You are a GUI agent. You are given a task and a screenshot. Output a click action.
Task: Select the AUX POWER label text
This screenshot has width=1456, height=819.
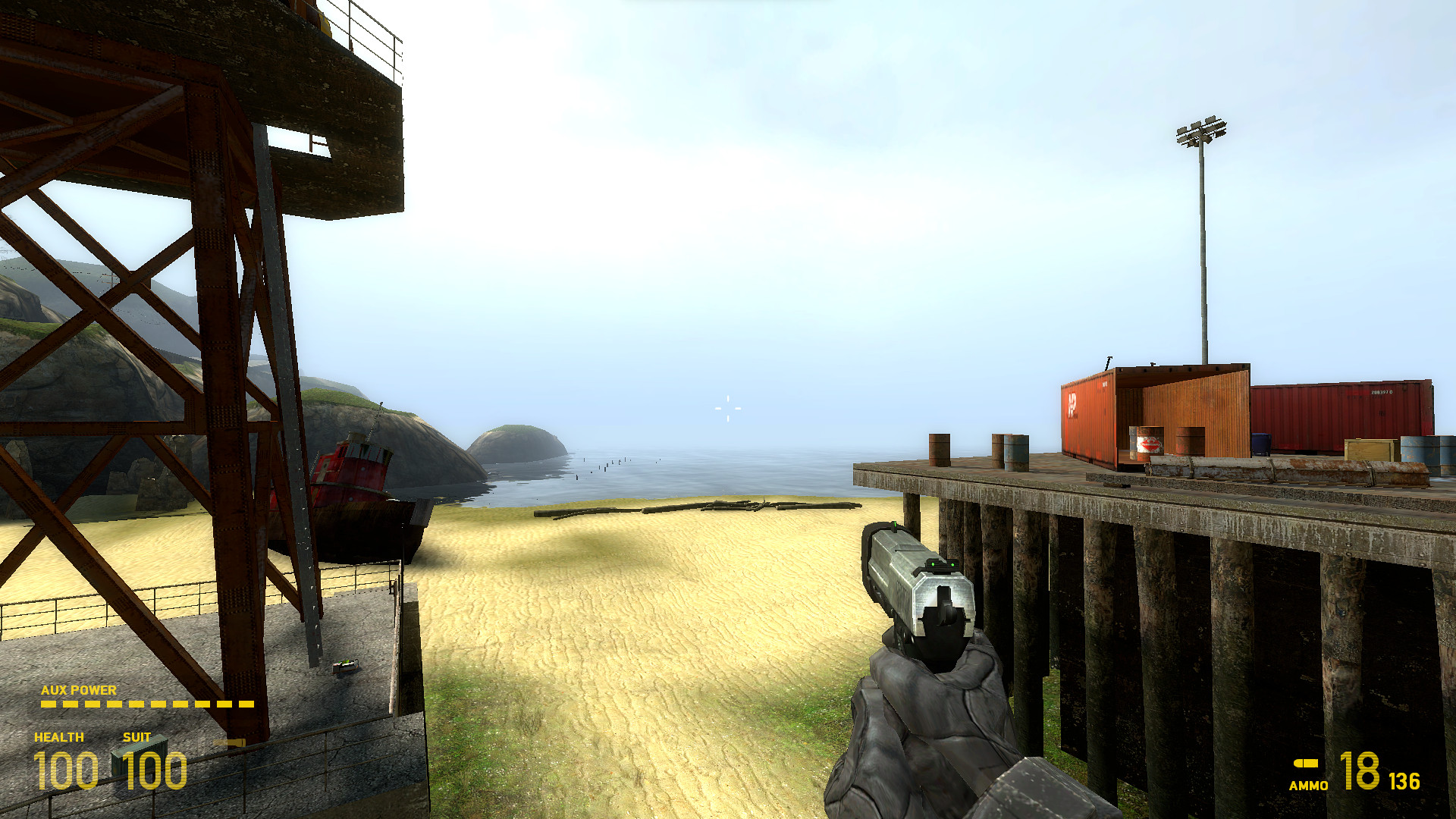[78, 690]
